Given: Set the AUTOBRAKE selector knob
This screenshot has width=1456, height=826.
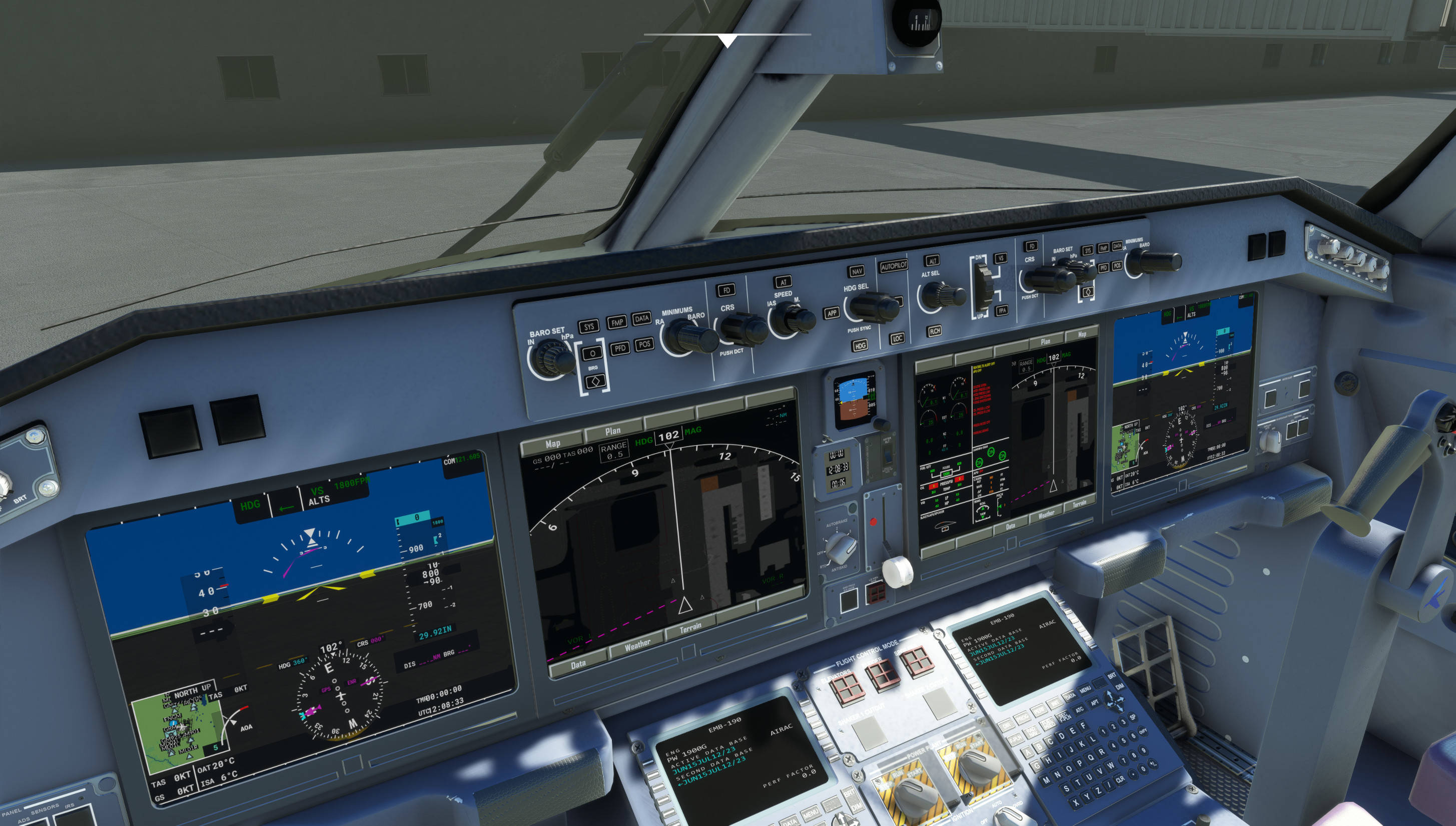Looking at the screenshot, I should coord(841,548).
